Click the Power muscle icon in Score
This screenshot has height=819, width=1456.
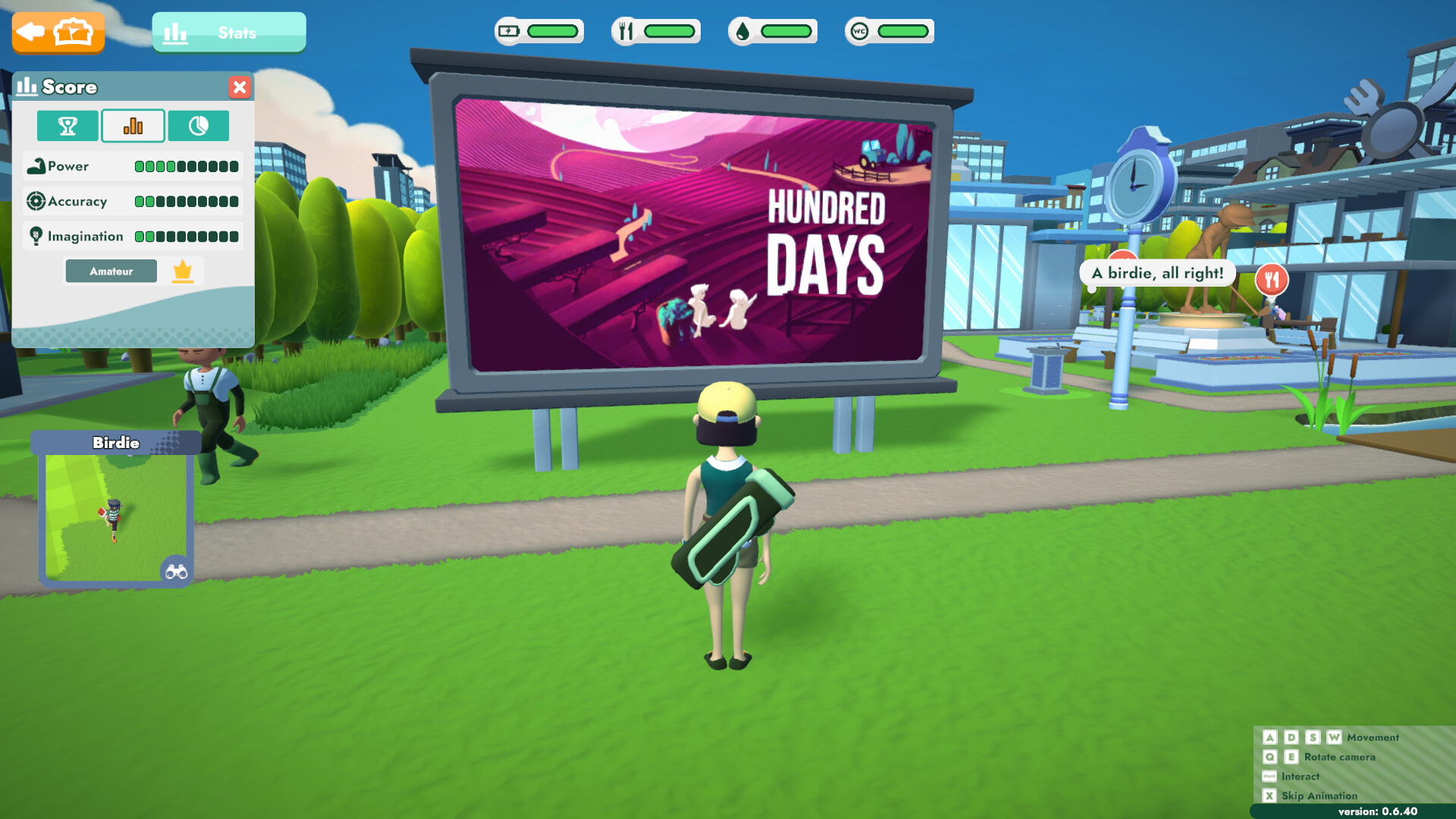[x=36, y=165]
